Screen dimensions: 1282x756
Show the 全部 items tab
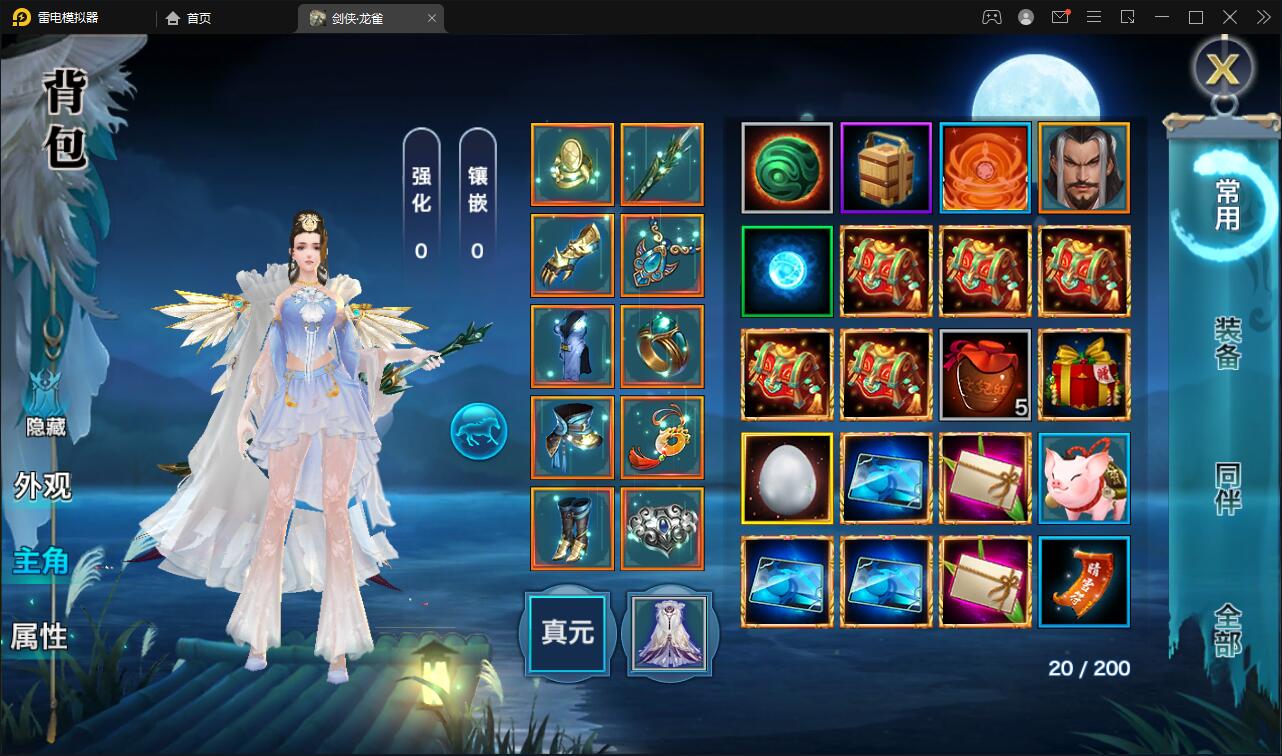click(1227, 629)
